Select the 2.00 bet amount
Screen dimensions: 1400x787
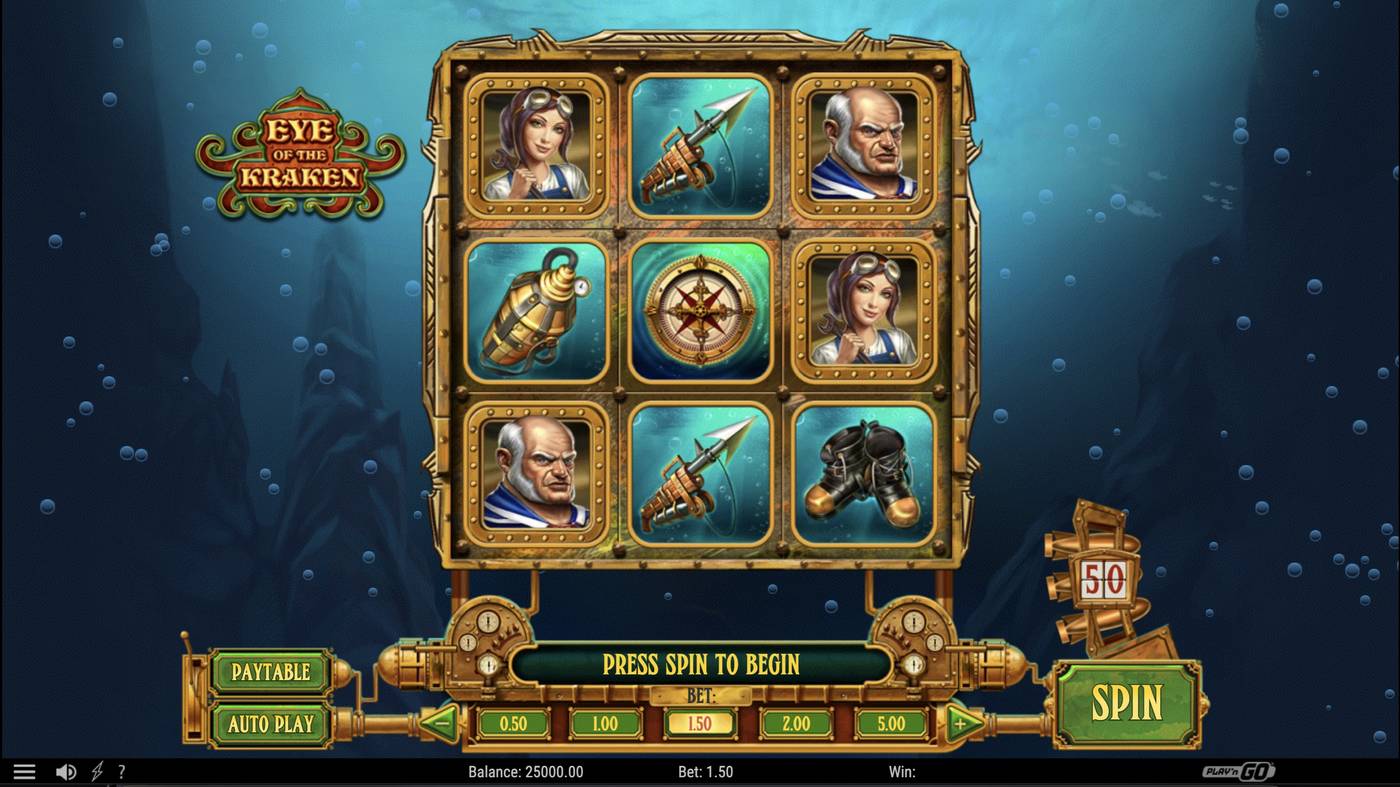pos(794,722)
